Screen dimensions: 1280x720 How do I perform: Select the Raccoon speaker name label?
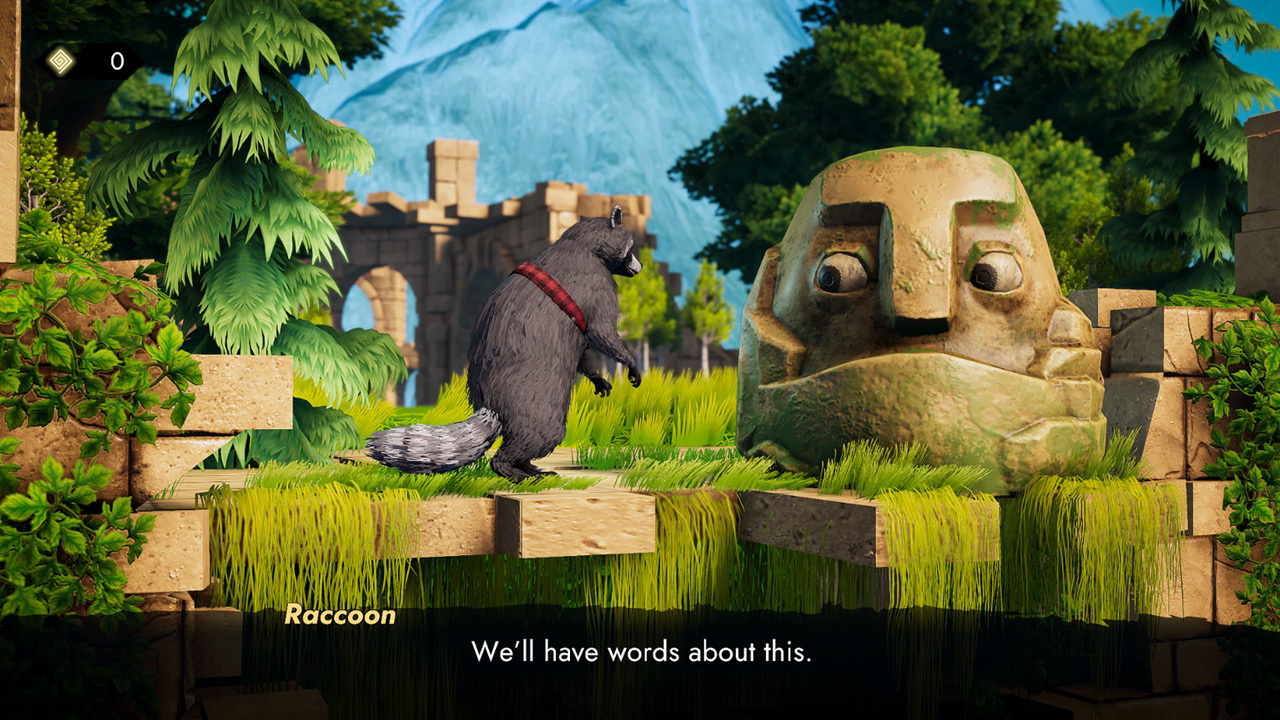[341, 616]
